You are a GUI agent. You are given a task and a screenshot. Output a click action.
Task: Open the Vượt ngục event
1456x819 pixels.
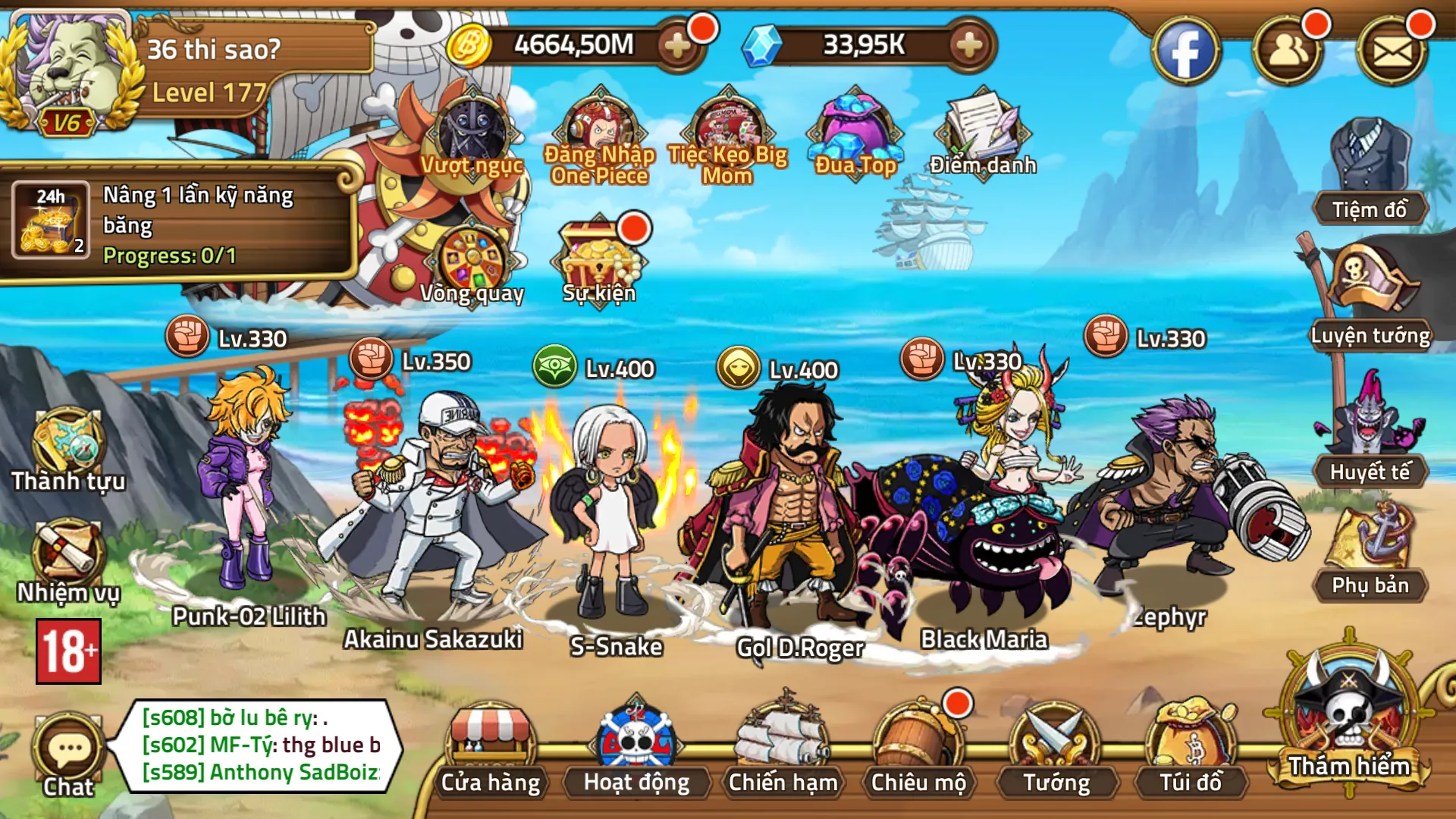pyautogui.click(x=472, y=136)
